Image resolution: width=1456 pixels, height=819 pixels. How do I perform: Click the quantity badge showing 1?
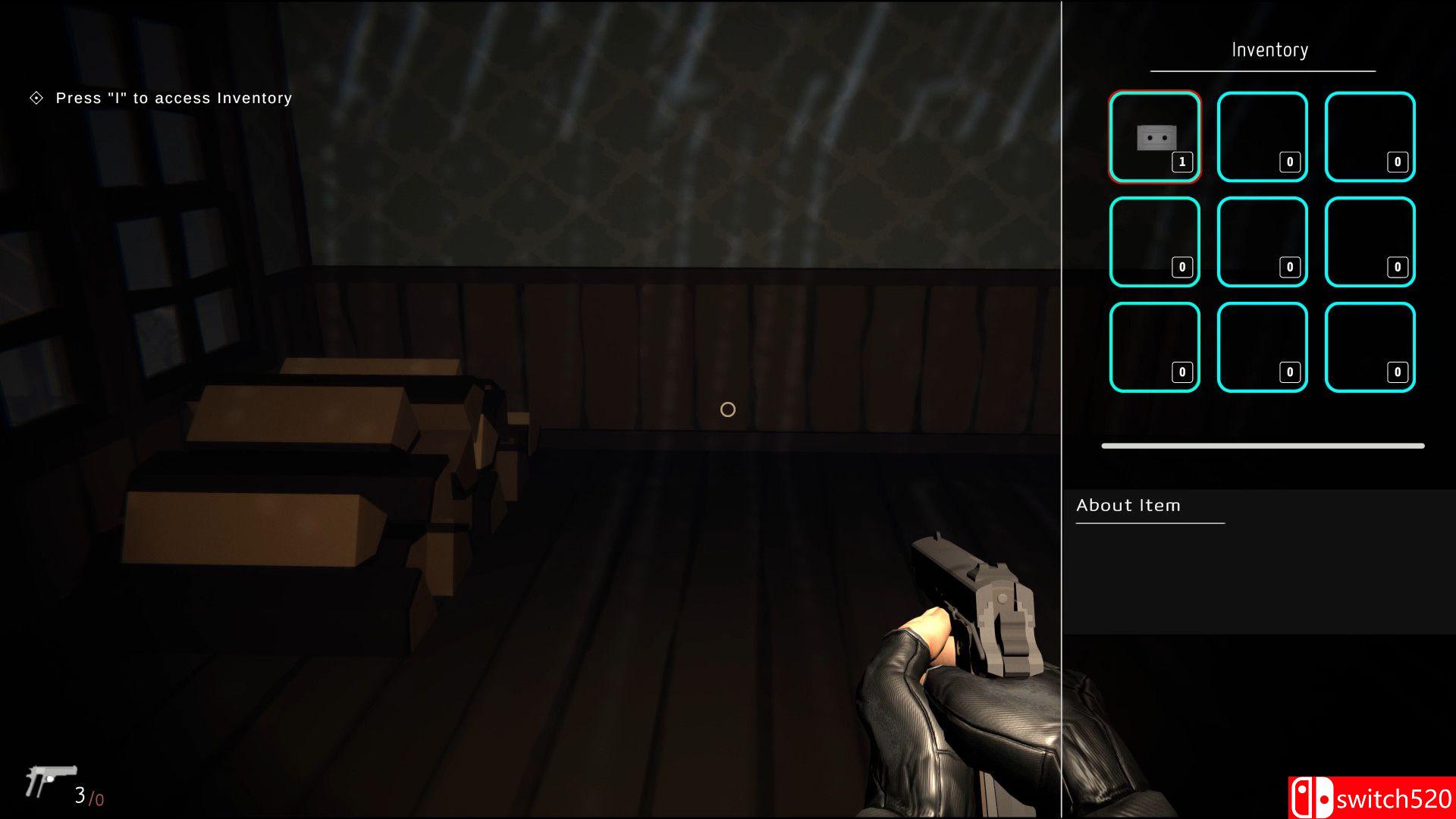1182,162
